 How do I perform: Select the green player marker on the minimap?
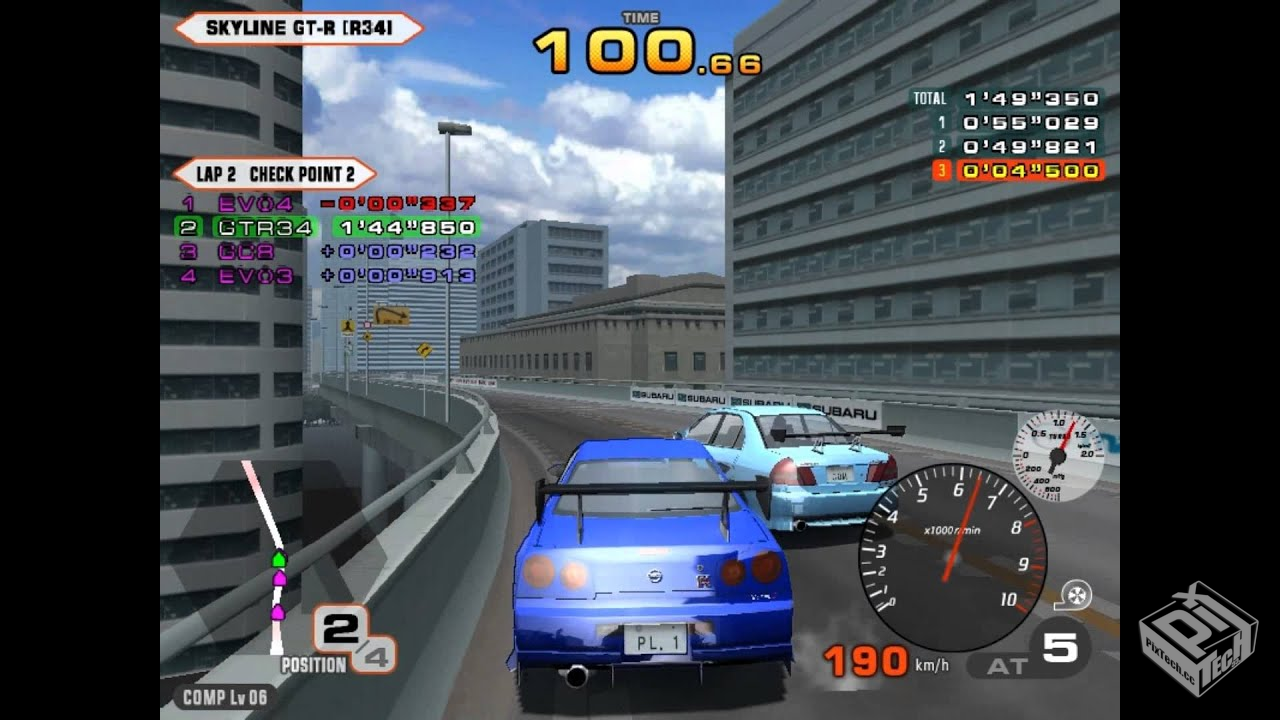click(279, 559)
